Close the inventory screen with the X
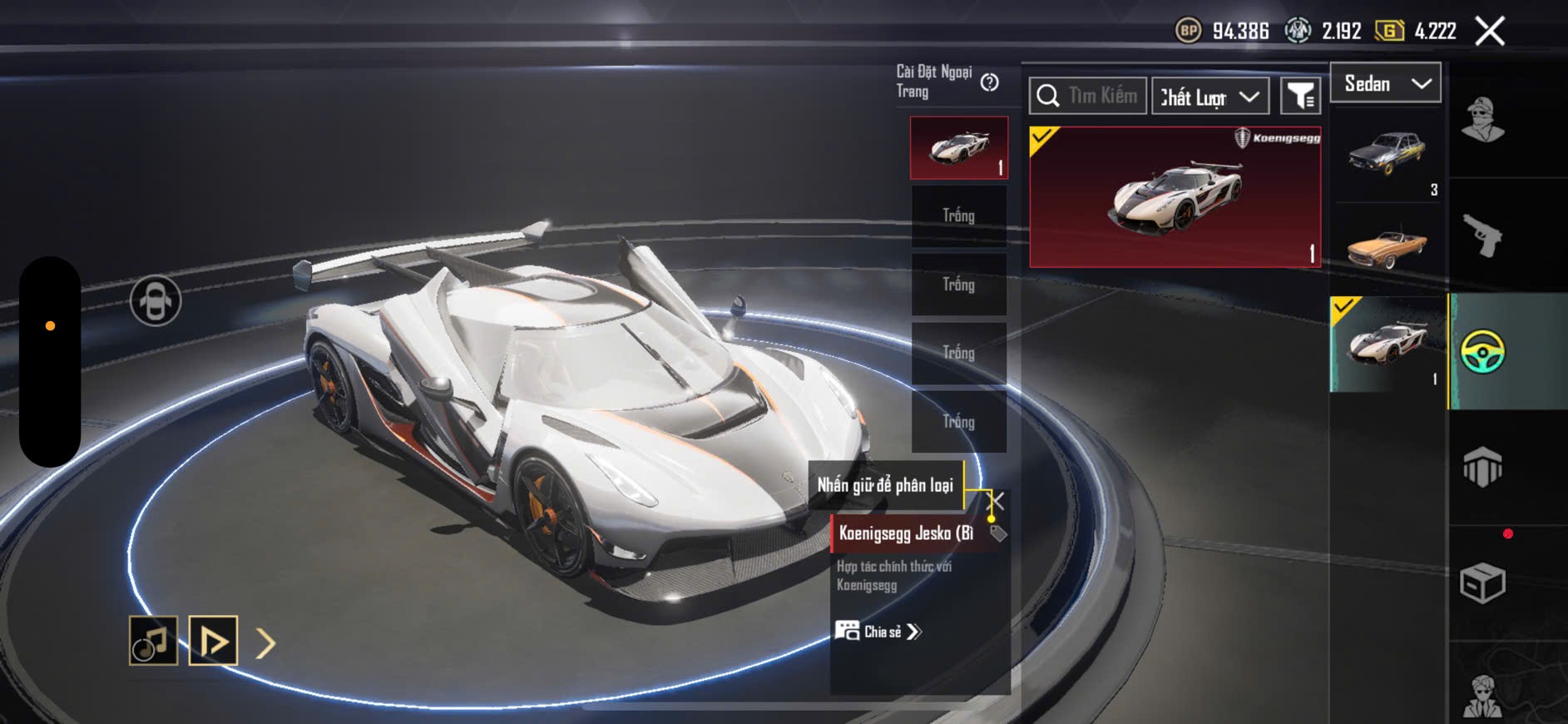 (x=1489, y=32)
